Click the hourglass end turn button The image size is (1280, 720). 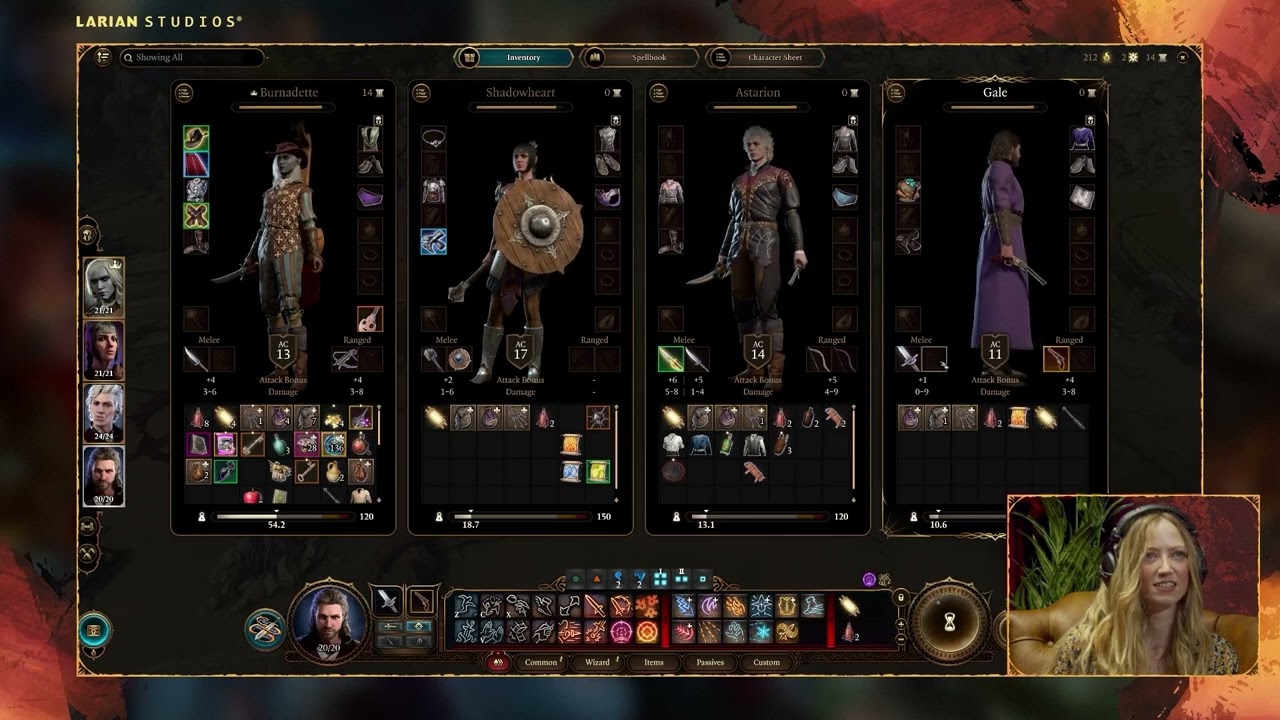pyautogui.click(x=949, y=623)
